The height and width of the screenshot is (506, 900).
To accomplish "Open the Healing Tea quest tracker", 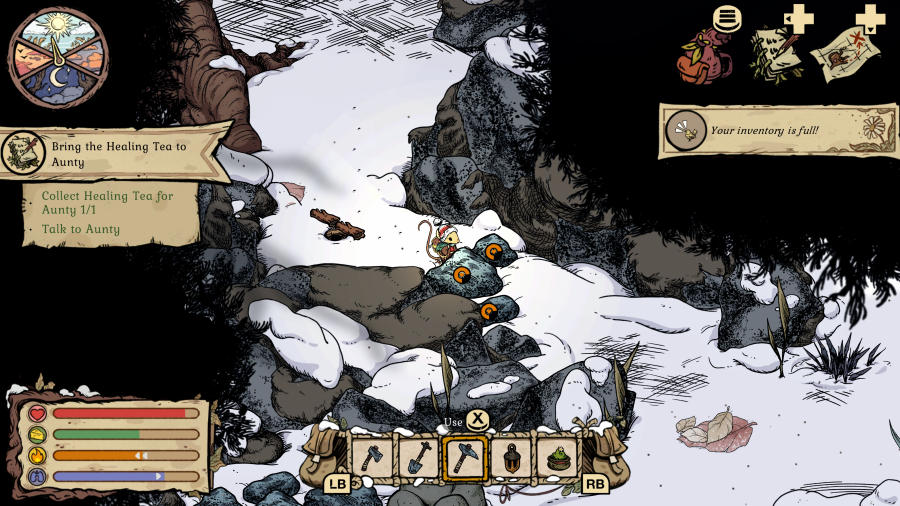I will coord(115,154).
